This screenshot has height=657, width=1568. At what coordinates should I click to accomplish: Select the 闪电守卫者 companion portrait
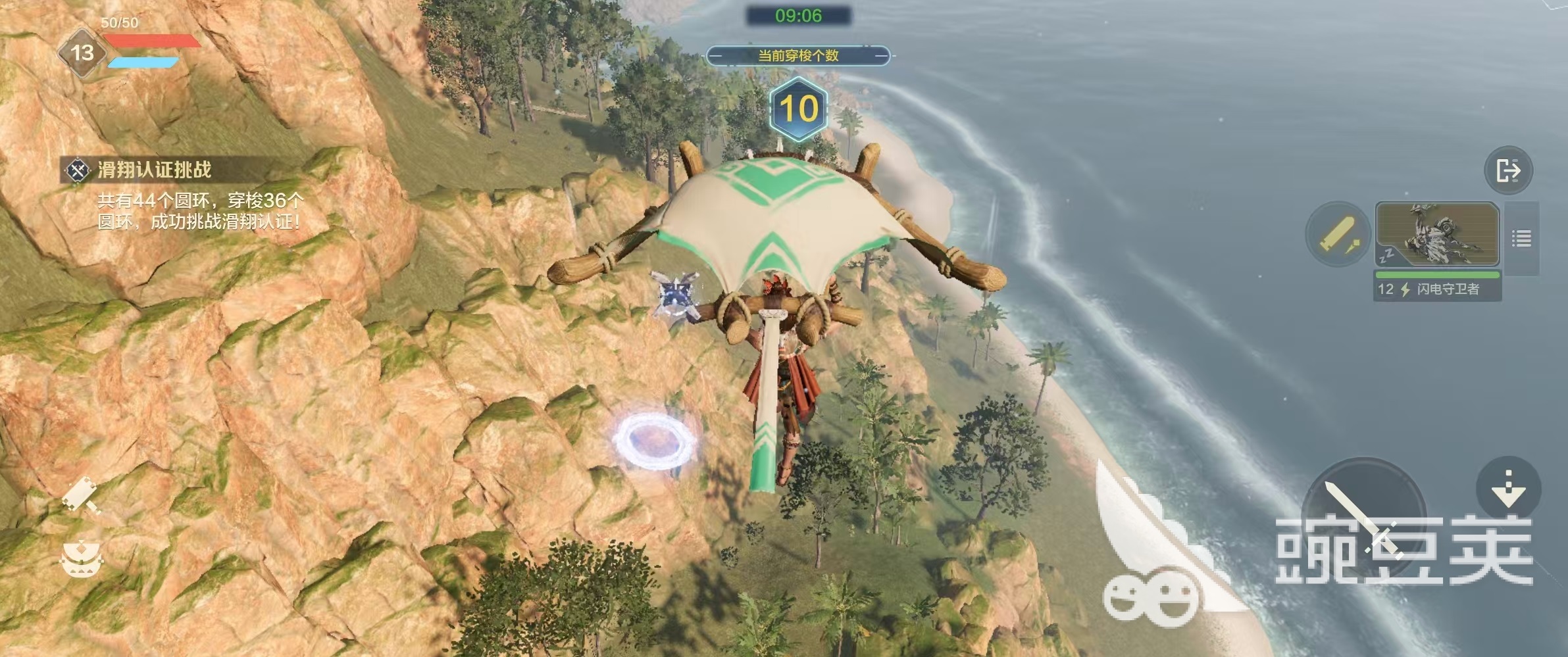point(1437,235)
